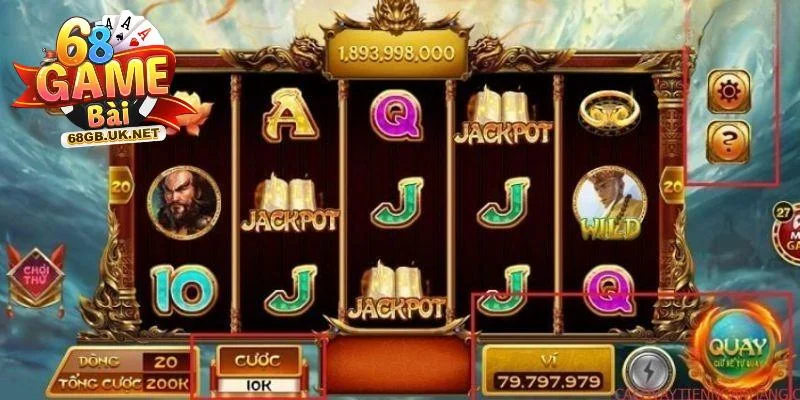Toggle the lightning bolt turbo spin
Viewport: 800px width, 400px height.
point(642,368)
